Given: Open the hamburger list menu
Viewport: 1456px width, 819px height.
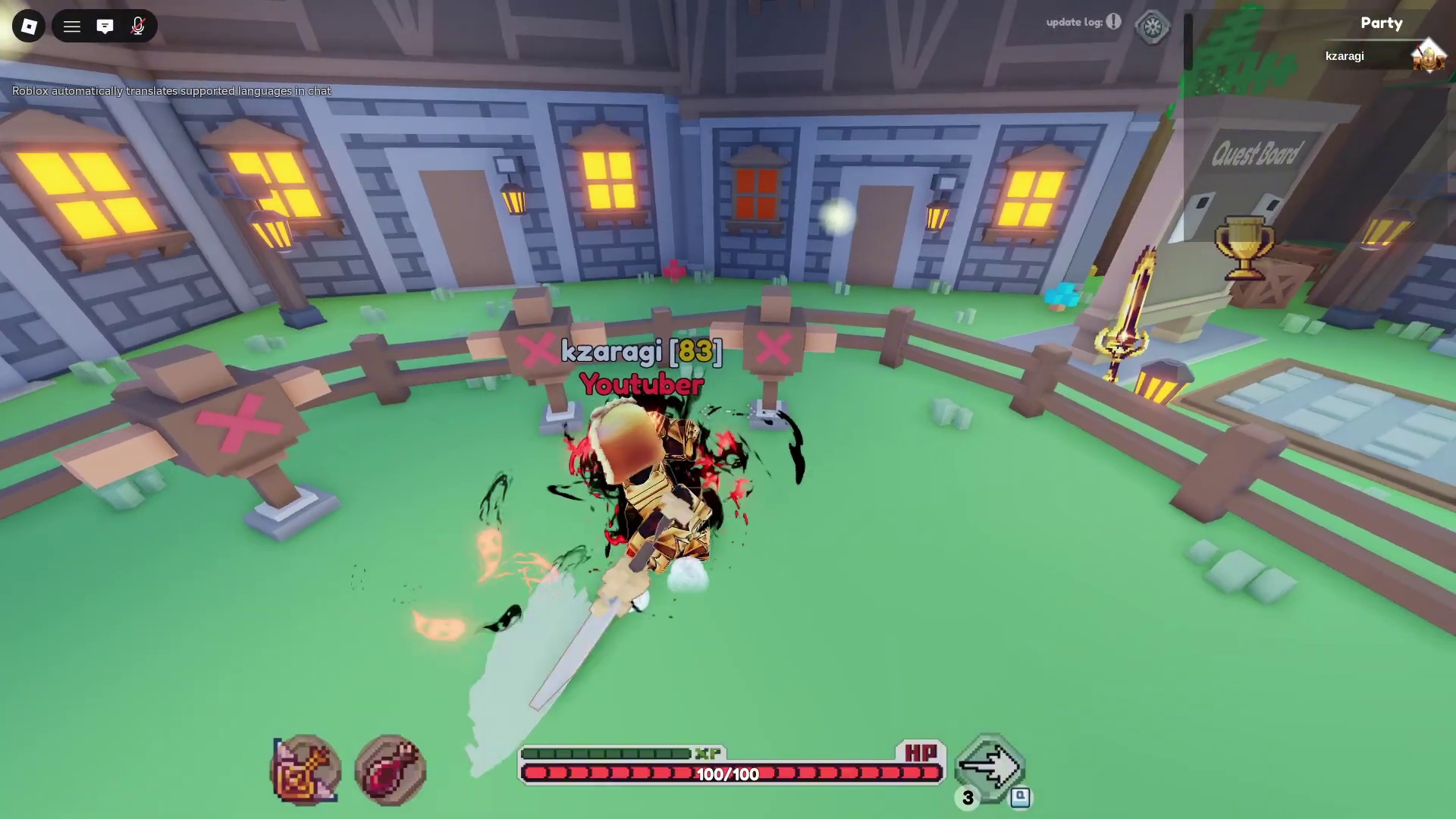Looking at the screenshot, I should tap(72, 27).
